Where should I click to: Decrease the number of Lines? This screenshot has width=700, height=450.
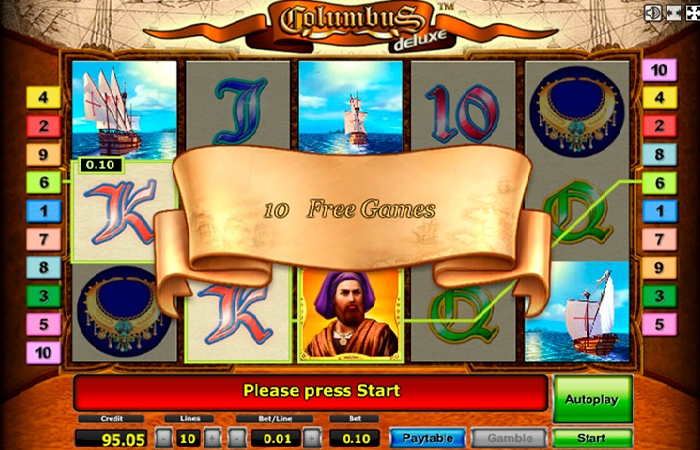164,438
